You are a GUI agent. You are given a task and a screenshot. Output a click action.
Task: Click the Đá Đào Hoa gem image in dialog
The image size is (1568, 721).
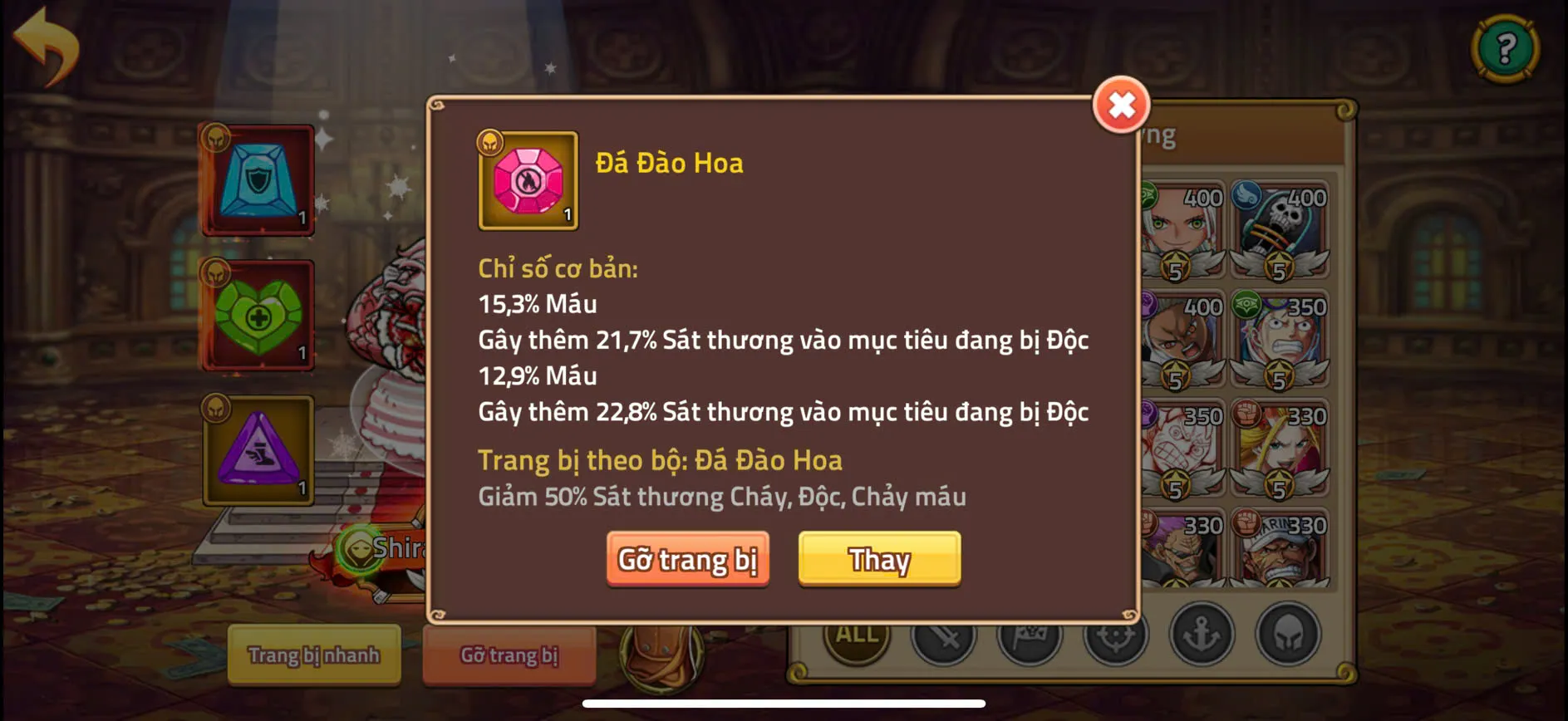[528, 181]
